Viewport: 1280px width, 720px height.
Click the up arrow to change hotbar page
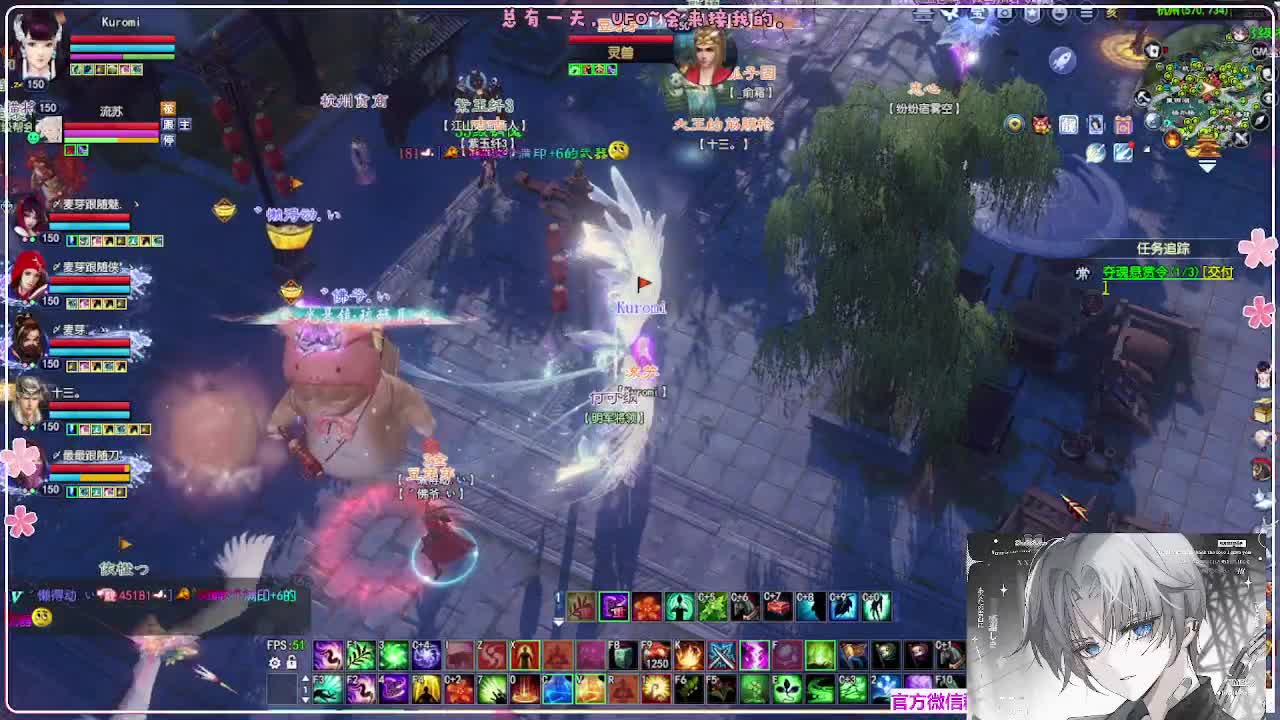(305, 678)
